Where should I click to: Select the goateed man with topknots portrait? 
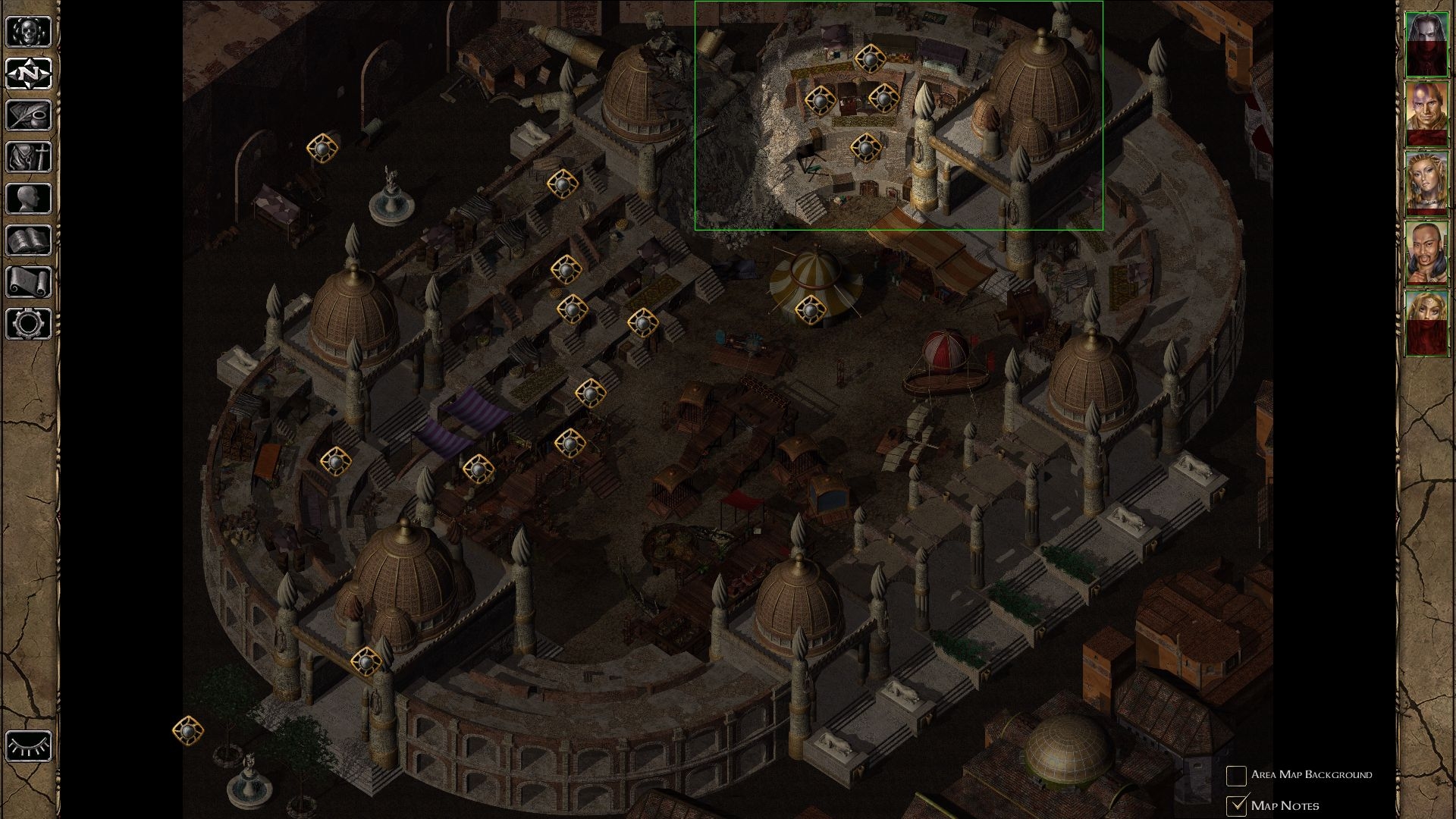point(1426,253)
